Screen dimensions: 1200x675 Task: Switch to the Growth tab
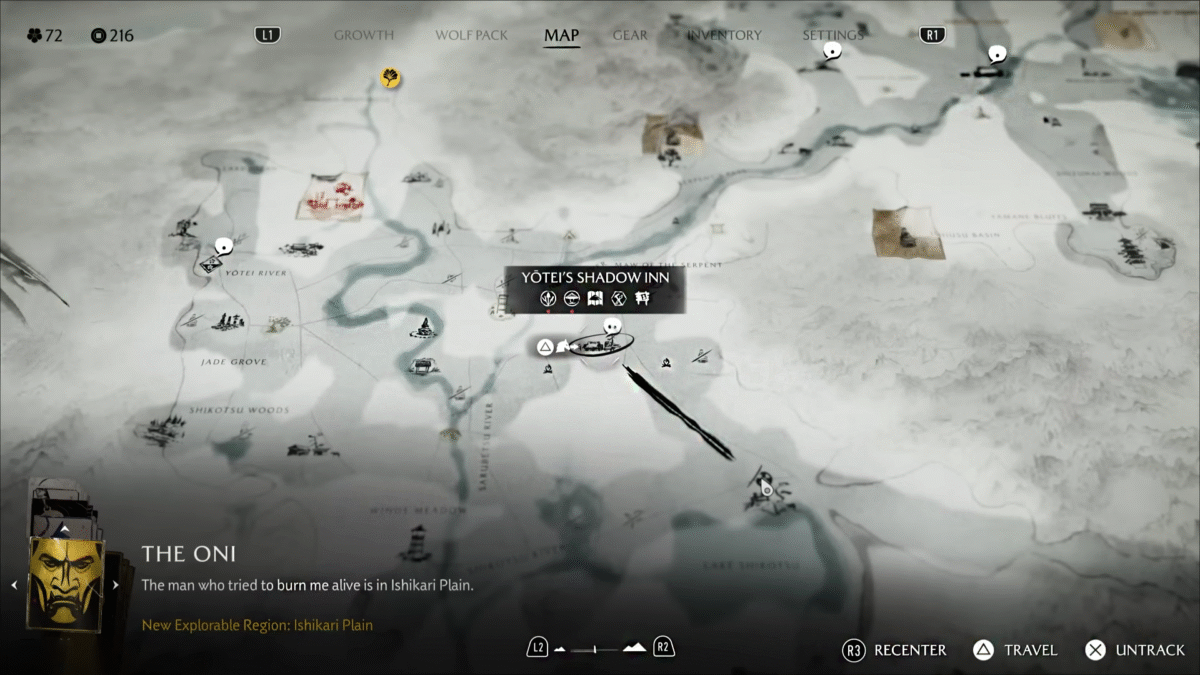click(363, 35)
